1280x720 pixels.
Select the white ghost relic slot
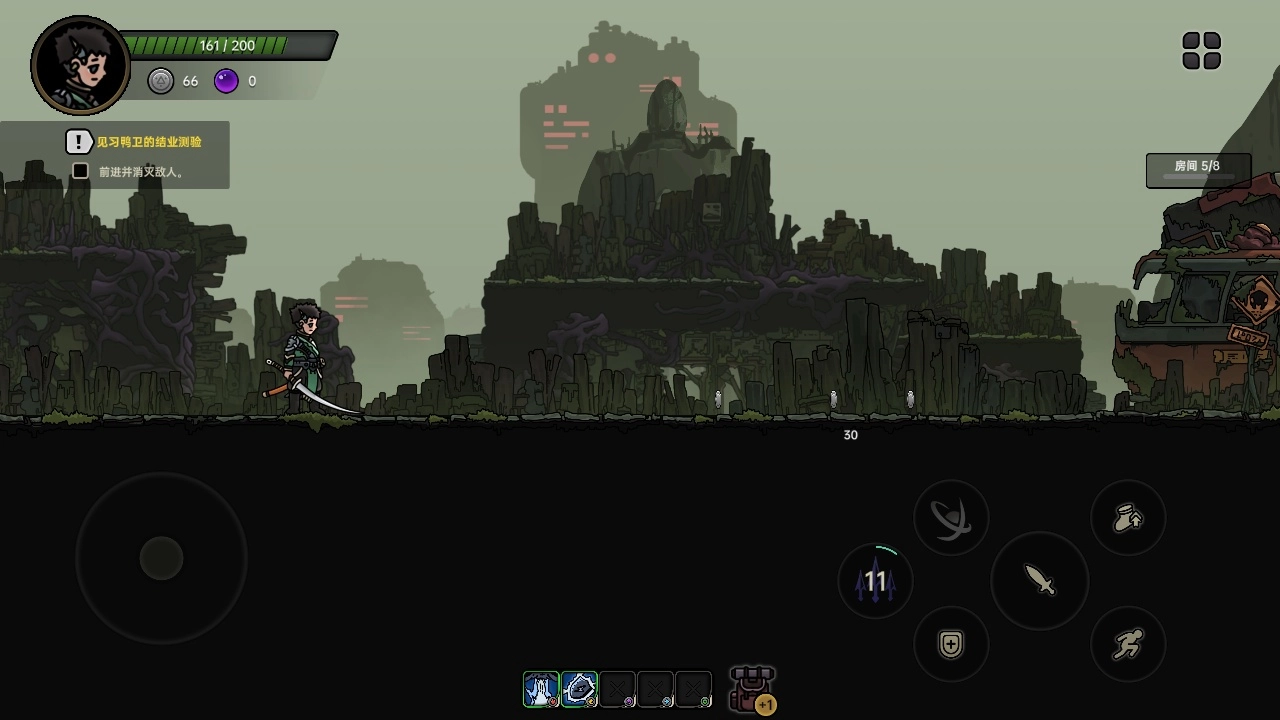[541, 689]
